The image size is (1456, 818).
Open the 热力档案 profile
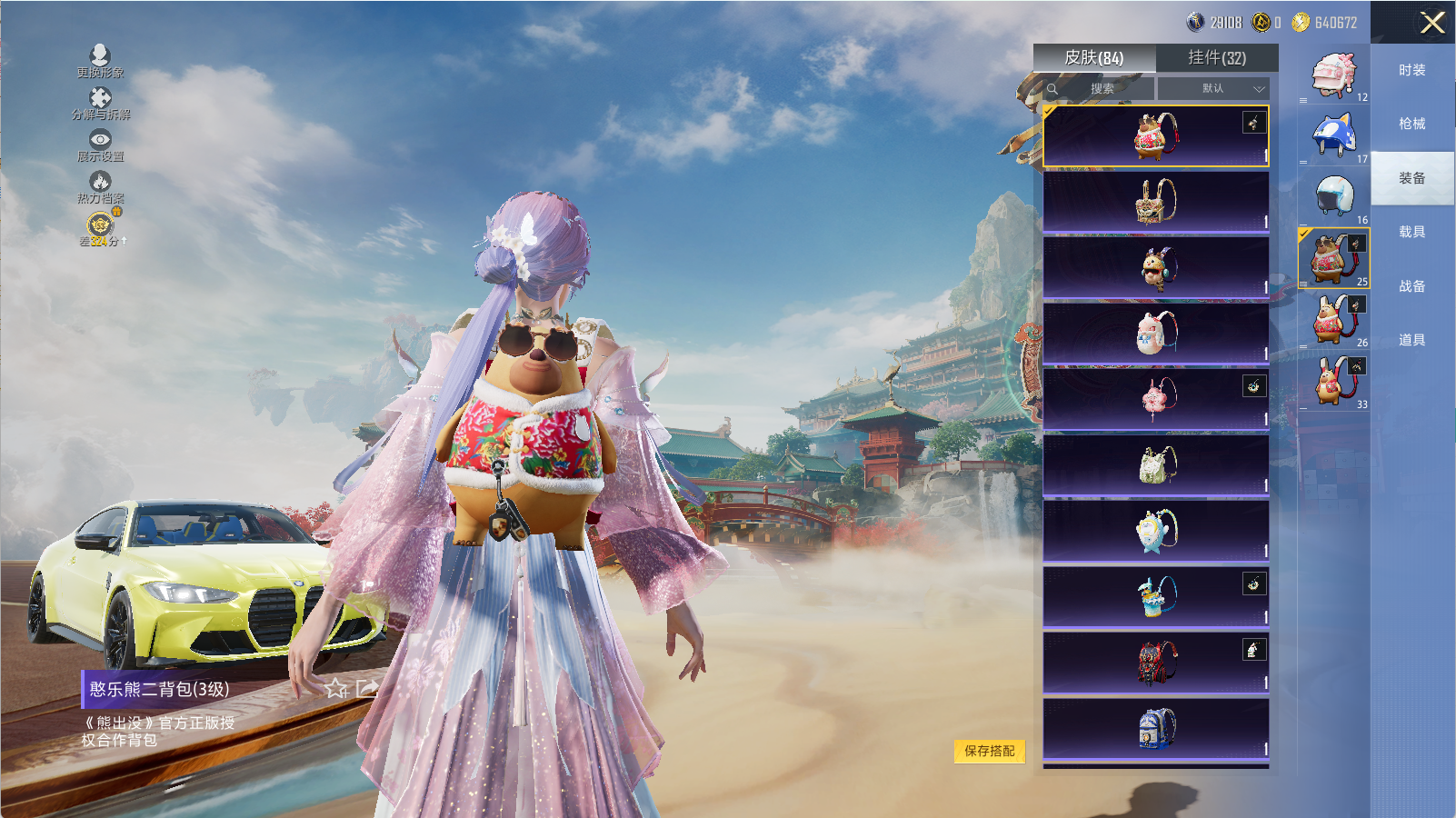pyautogui.click(x=100, y=186)
